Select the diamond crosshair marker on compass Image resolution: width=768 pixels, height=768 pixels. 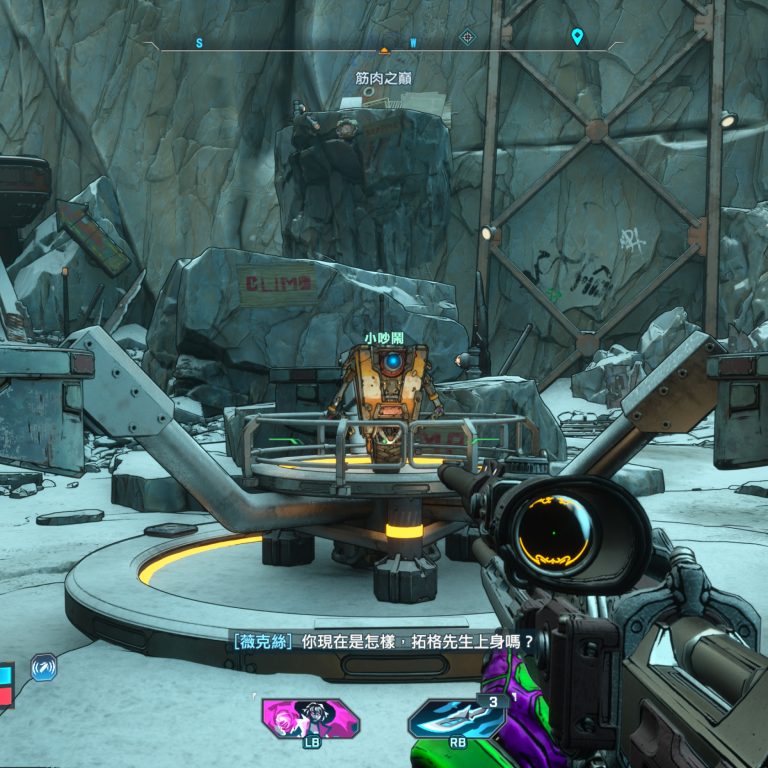(466, 38)
